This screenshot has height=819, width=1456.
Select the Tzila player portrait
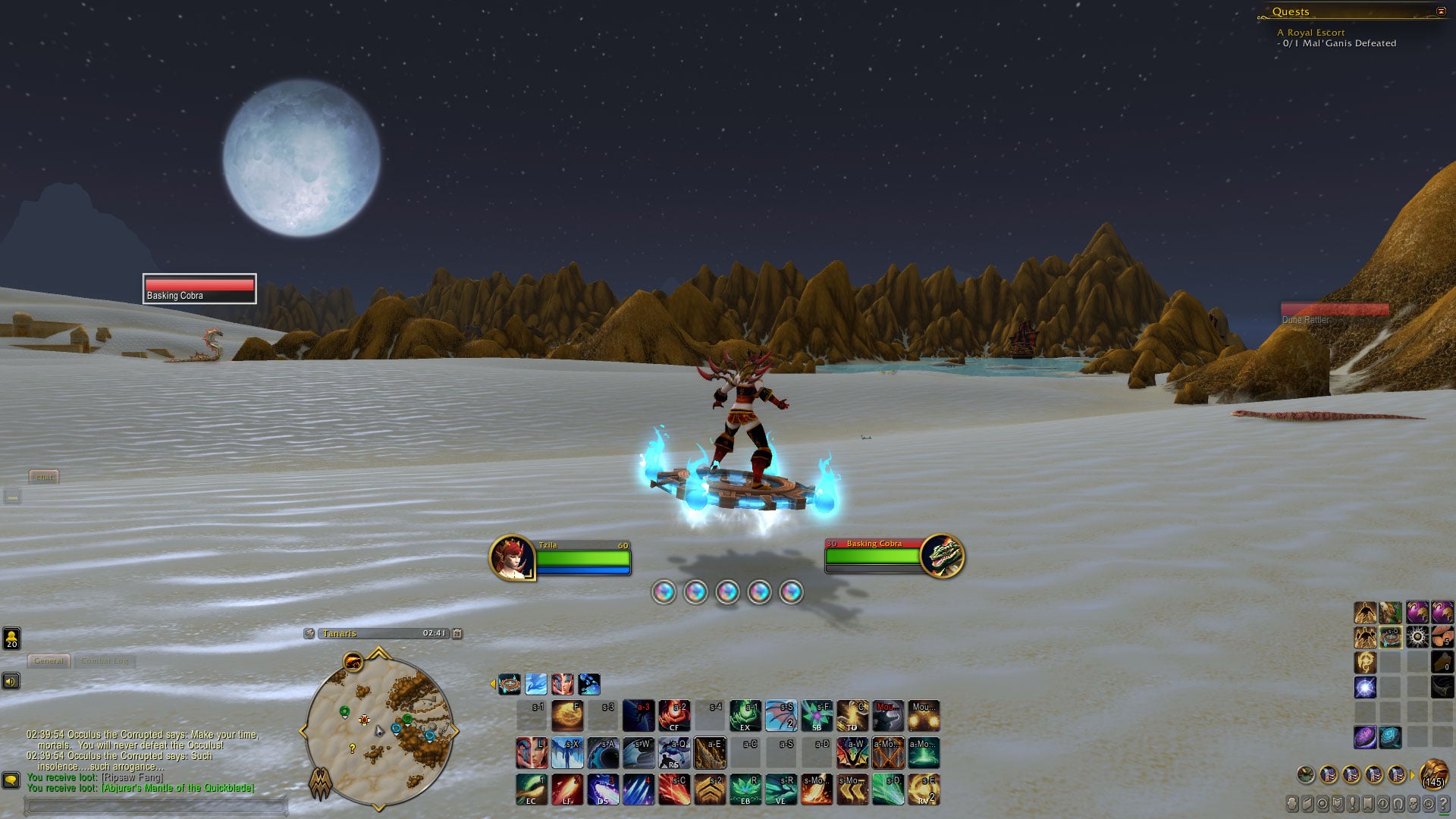(x=512, y=557)
